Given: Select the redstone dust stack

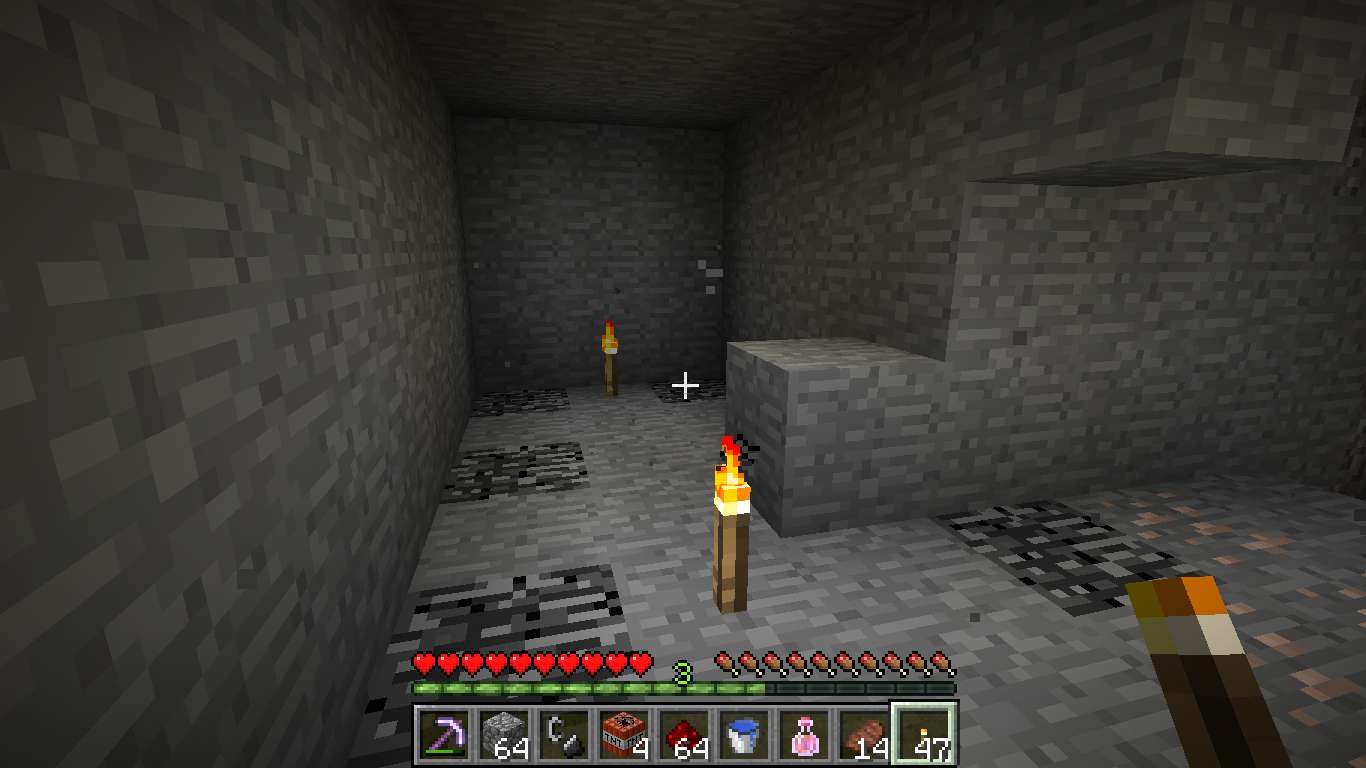Looking at the screenshot, I should [684, 735].
